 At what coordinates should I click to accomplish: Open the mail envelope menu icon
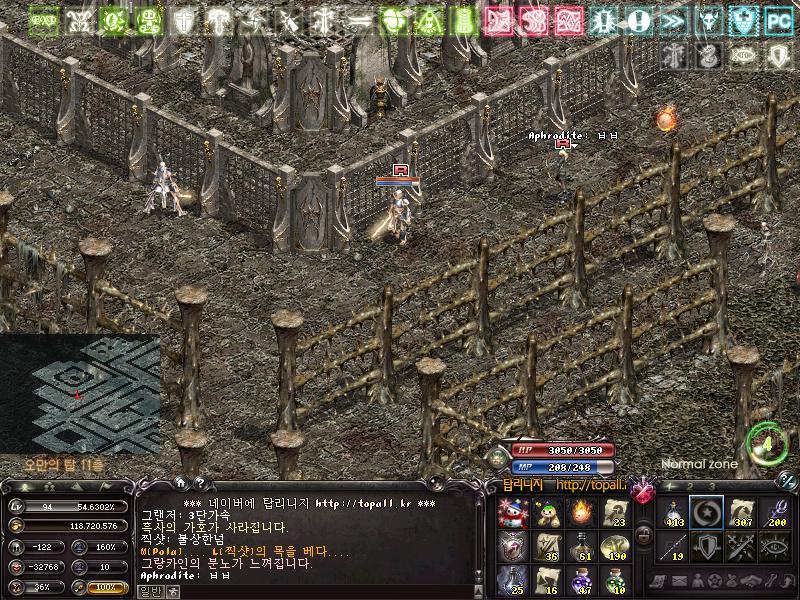coord(679,581)
